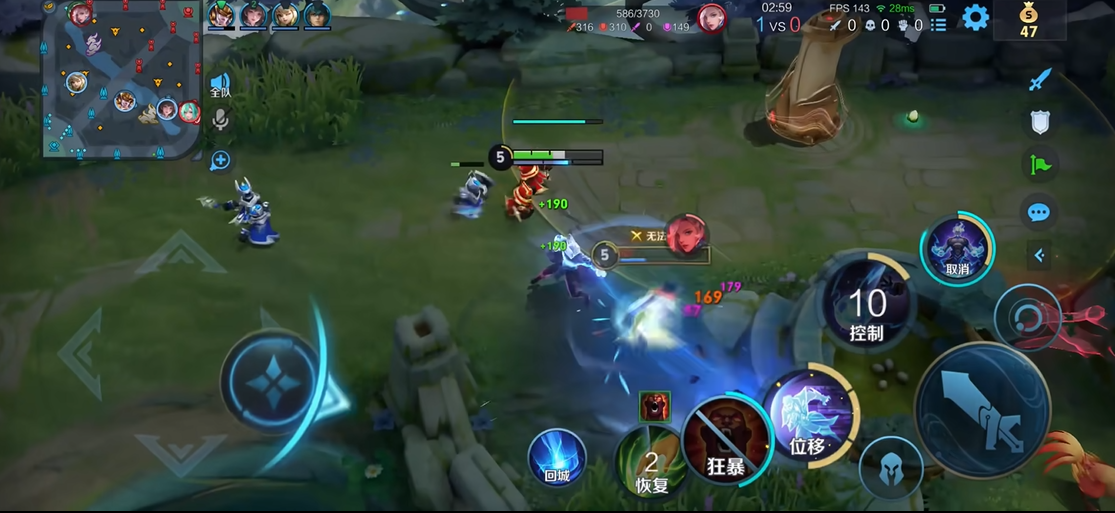Tap the helmet target-hero button

pyautogui.click(x=891, y=467)
